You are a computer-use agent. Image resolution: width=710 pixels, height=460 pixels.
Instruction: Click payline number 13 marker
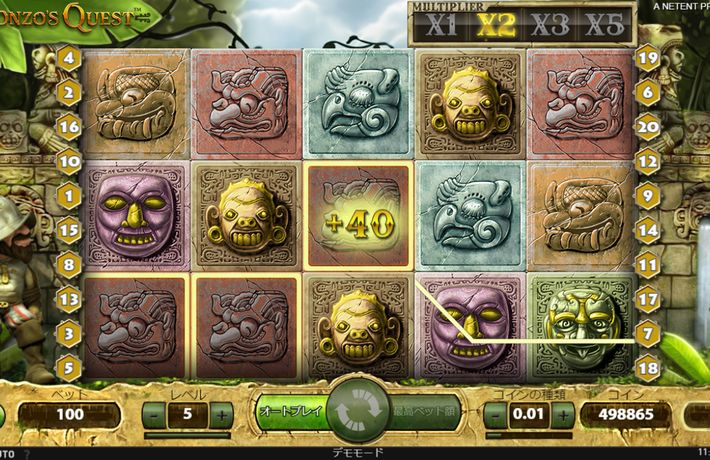(x=69, y=298)
